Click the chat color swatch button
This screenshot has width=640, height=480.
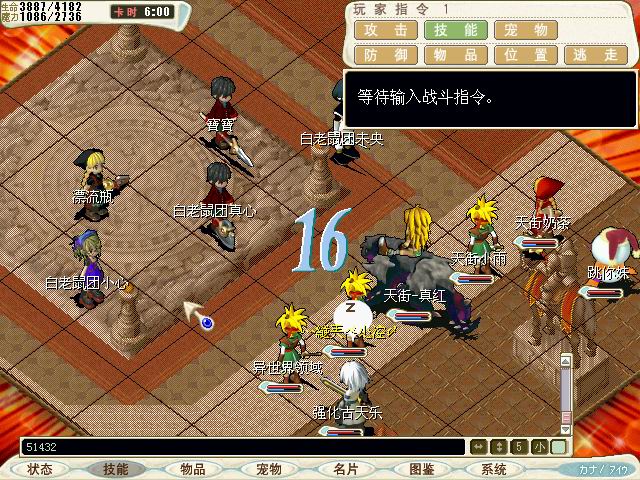pos(558,447)
